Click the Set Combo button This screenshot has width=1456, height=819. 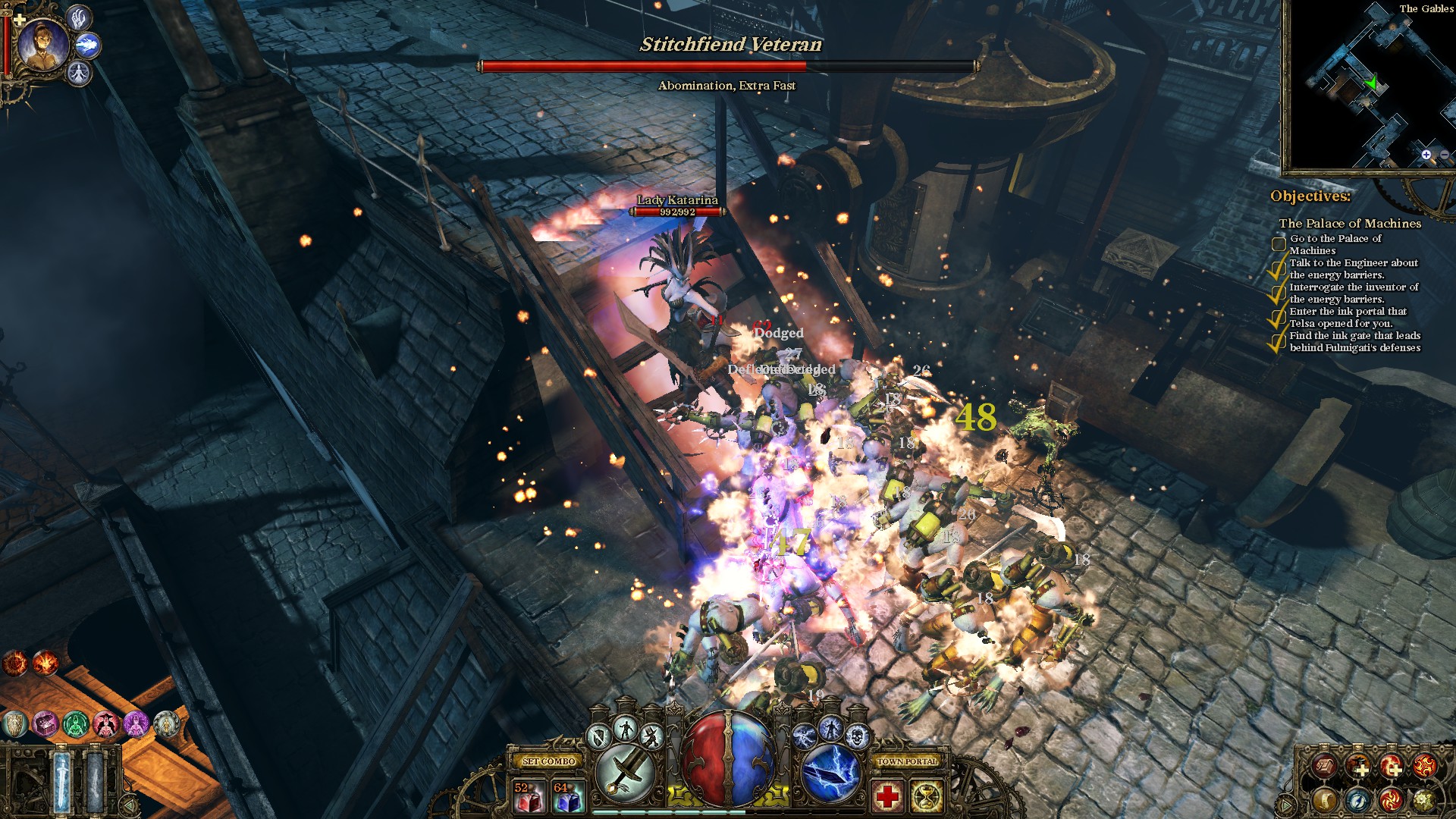(x=549, y=761)
